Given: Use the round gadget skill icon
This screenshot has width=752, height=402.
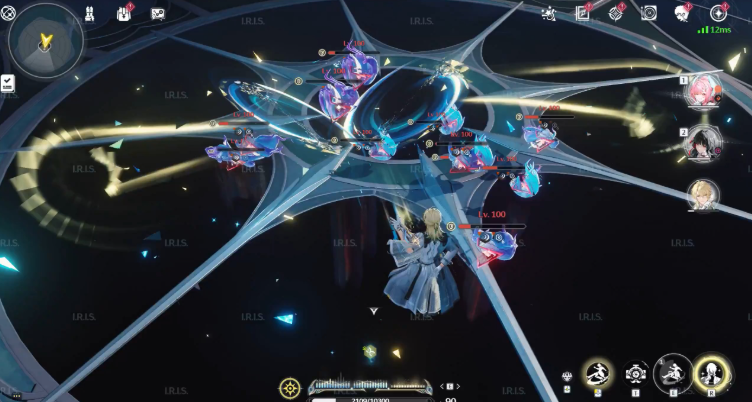Looking at the screenshot, I should click(x=636, y=374).
